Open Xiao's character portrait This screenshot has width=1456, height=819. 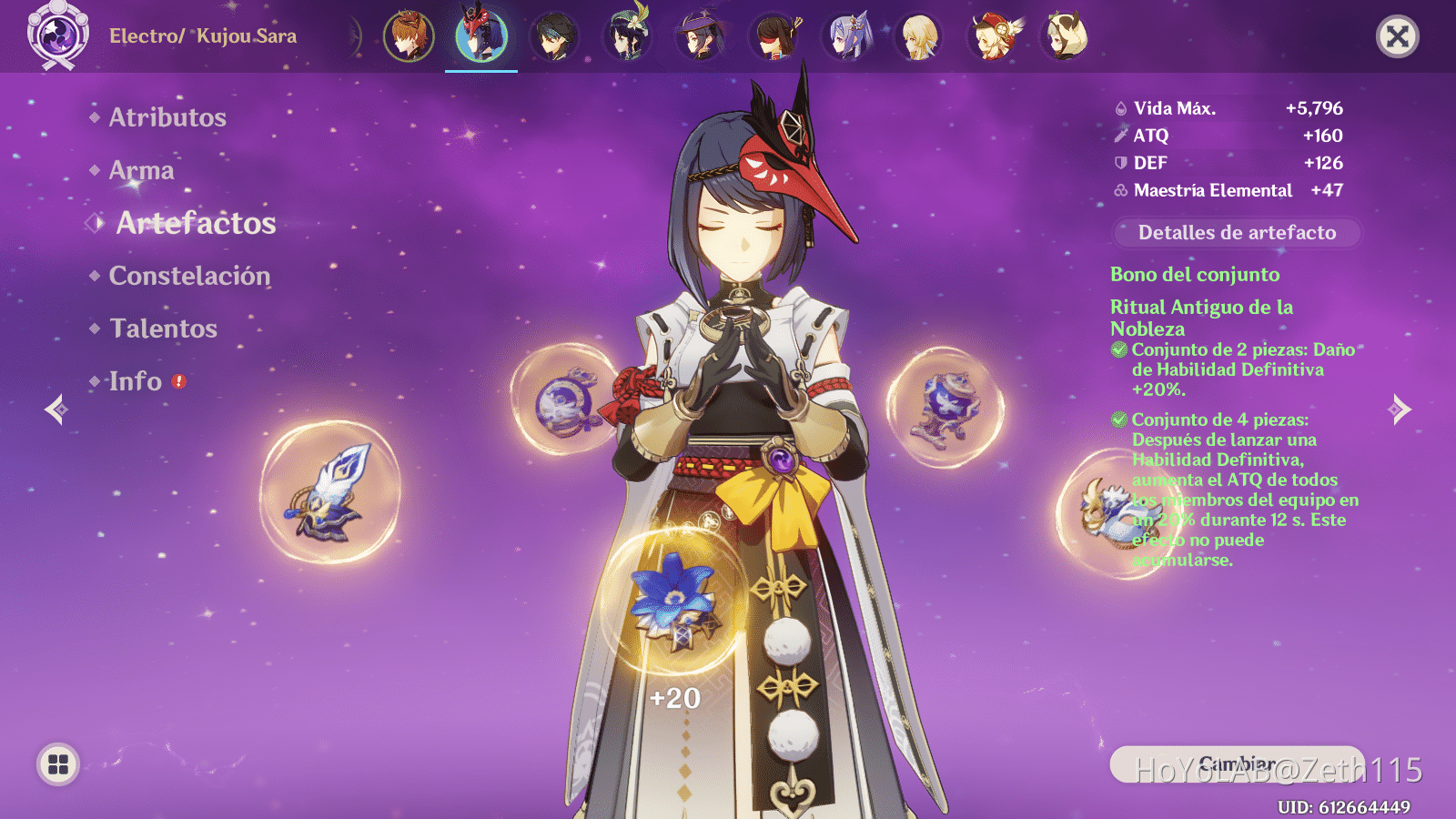tap(555, 36)
